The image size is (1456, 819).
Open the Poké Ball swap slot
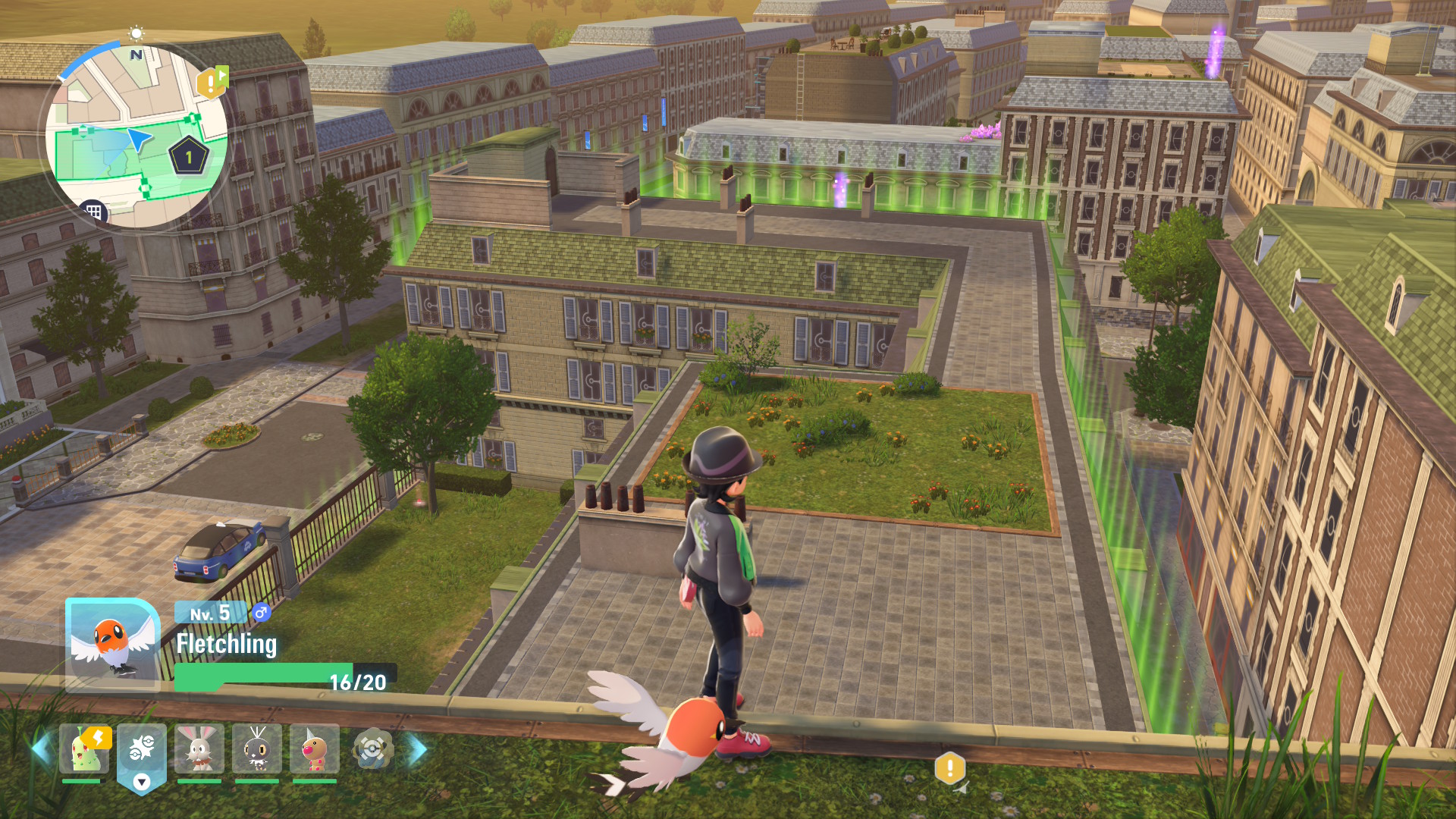(x=142, y=755)
